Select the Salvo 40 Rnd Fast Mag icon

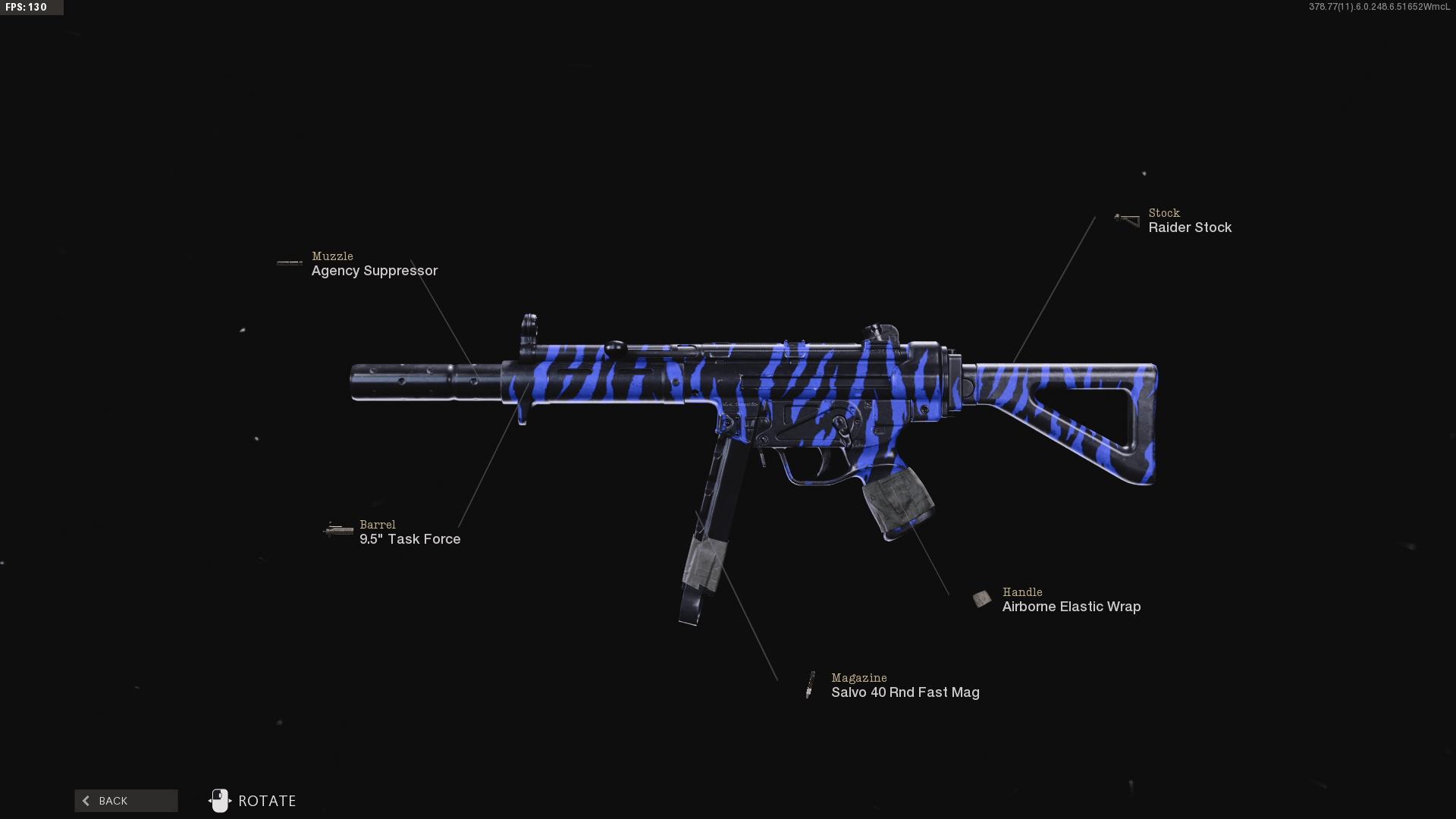811,683
